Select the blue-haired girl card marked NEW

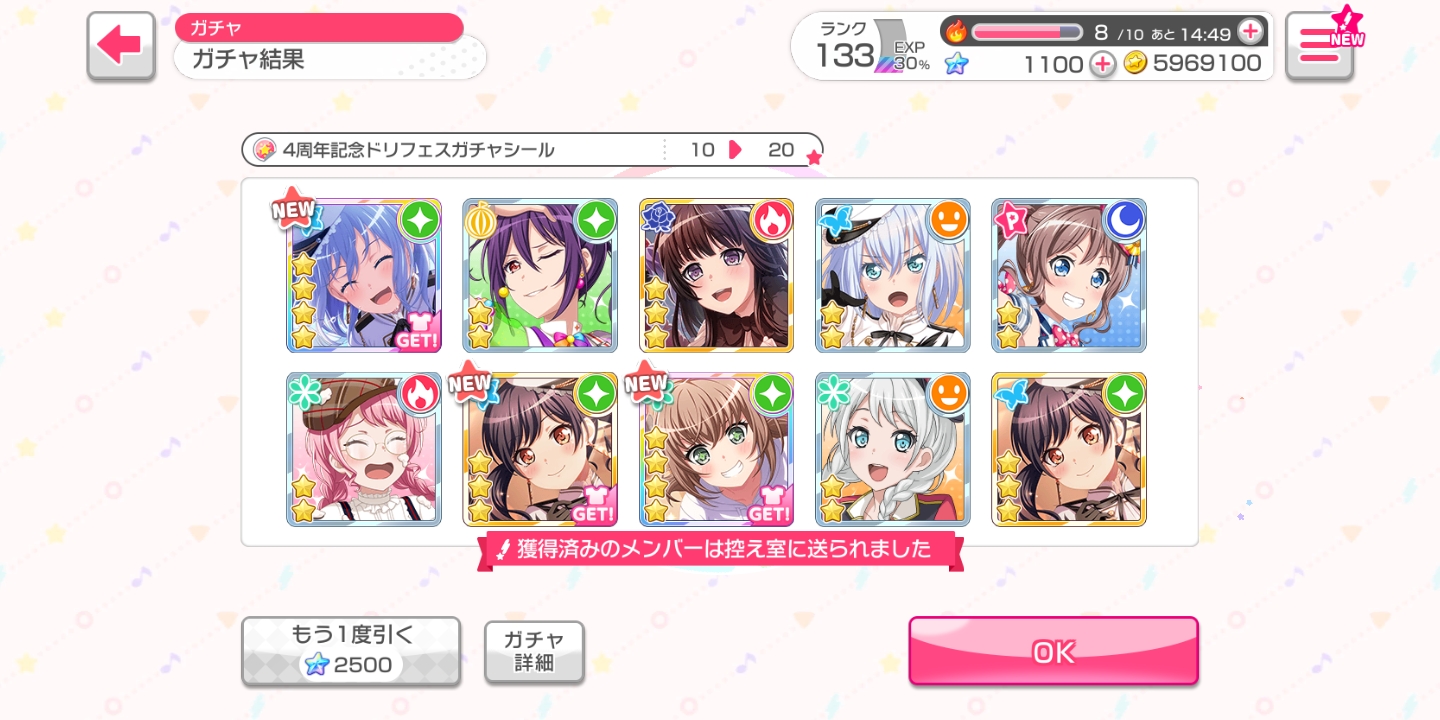tap(364, 276)
